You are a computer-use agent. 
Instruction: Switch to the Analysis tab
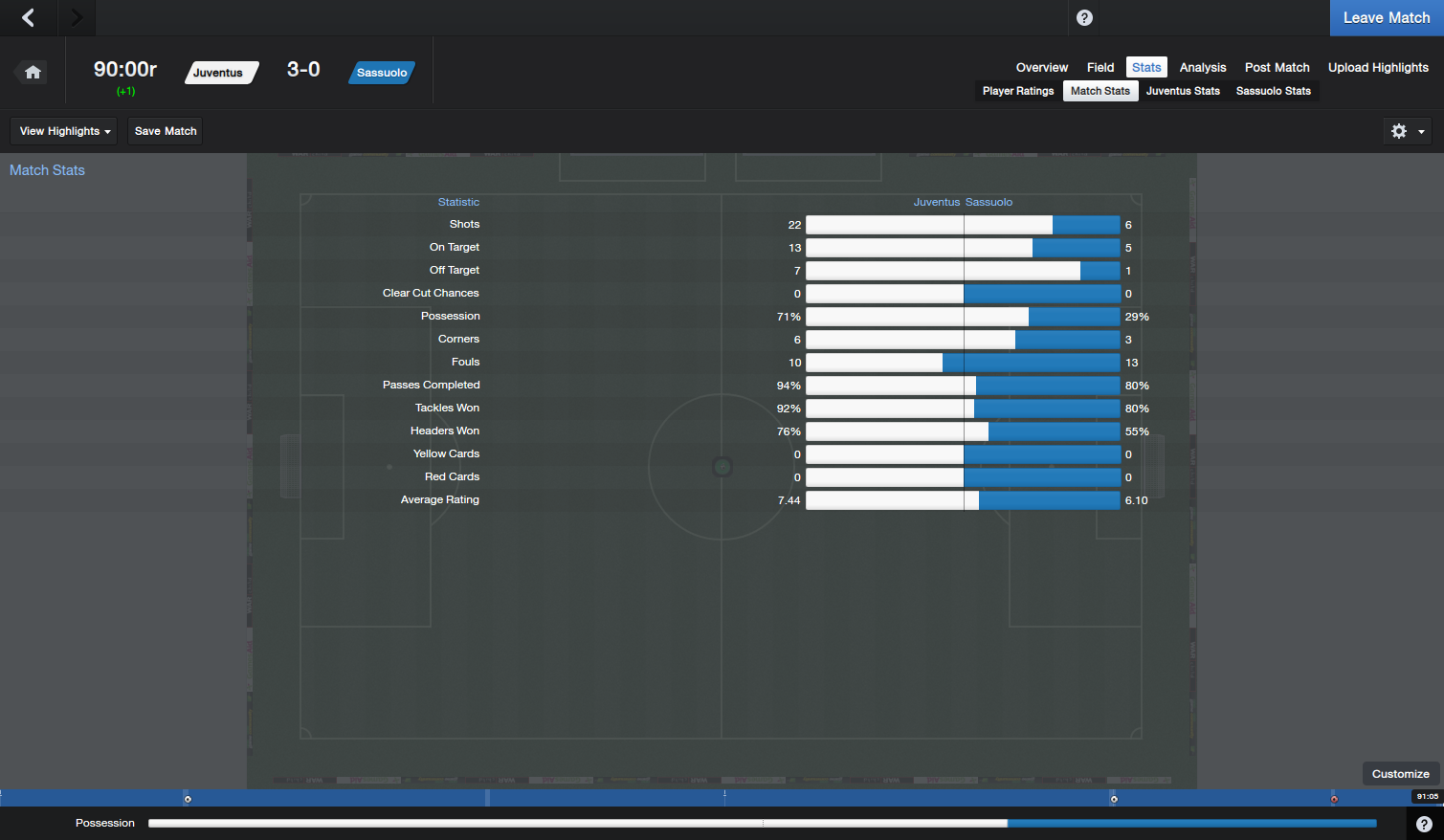click(1202, 67)
